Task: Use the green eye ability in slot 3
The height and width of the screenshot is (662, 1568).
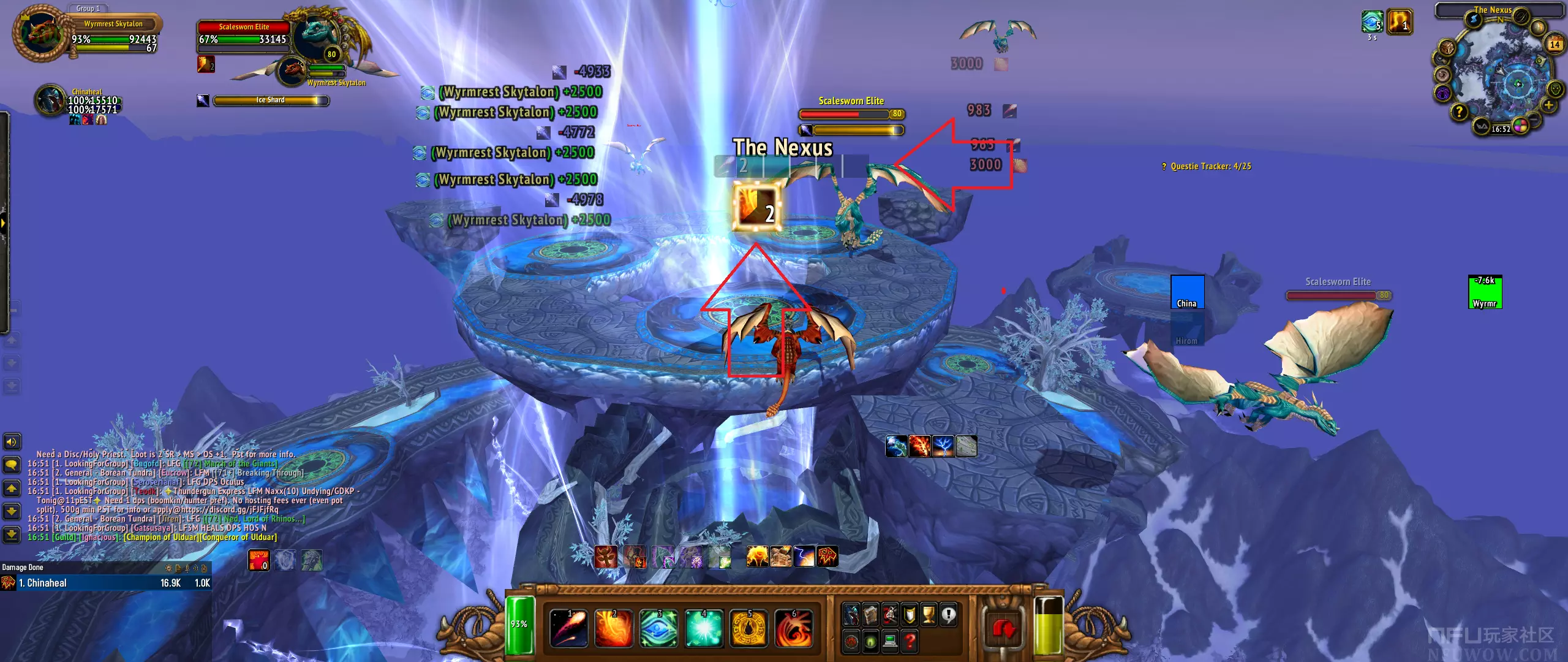Action: click(x=658, y=628)
